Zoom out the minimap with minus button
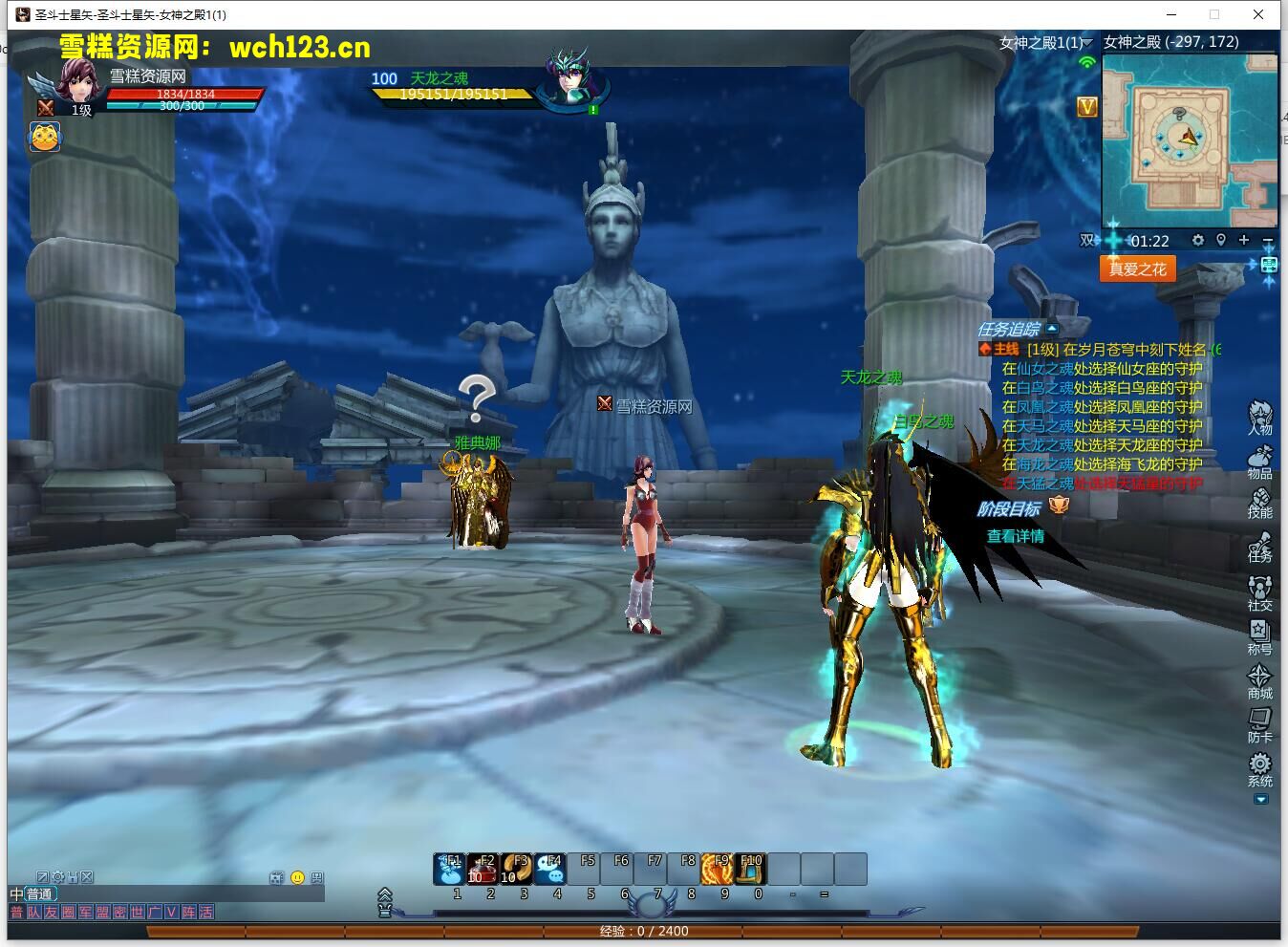 point(1268,240)
